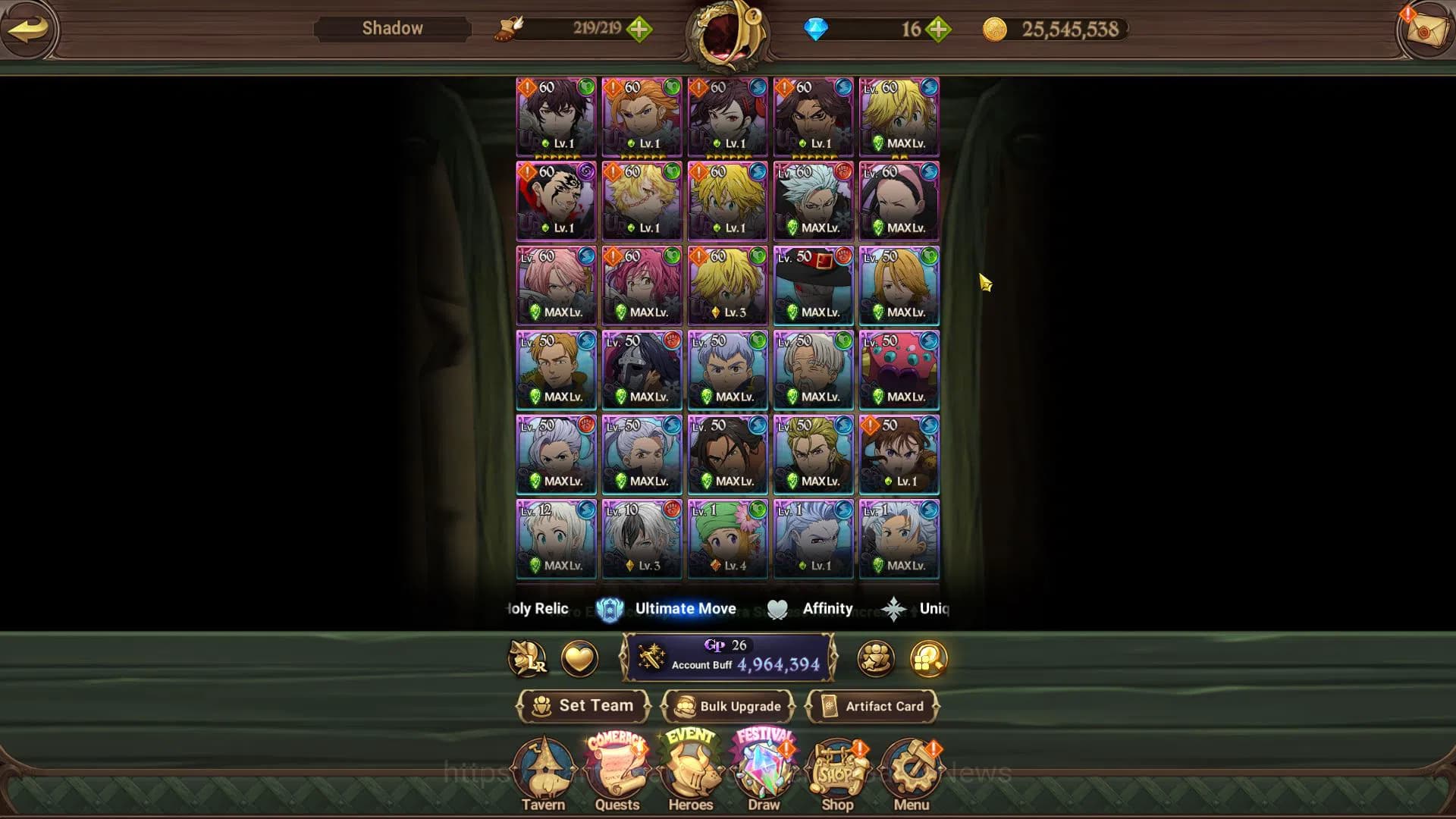
Task: Switch to the Ultimate Move tab
Action: tap(667, 609)
